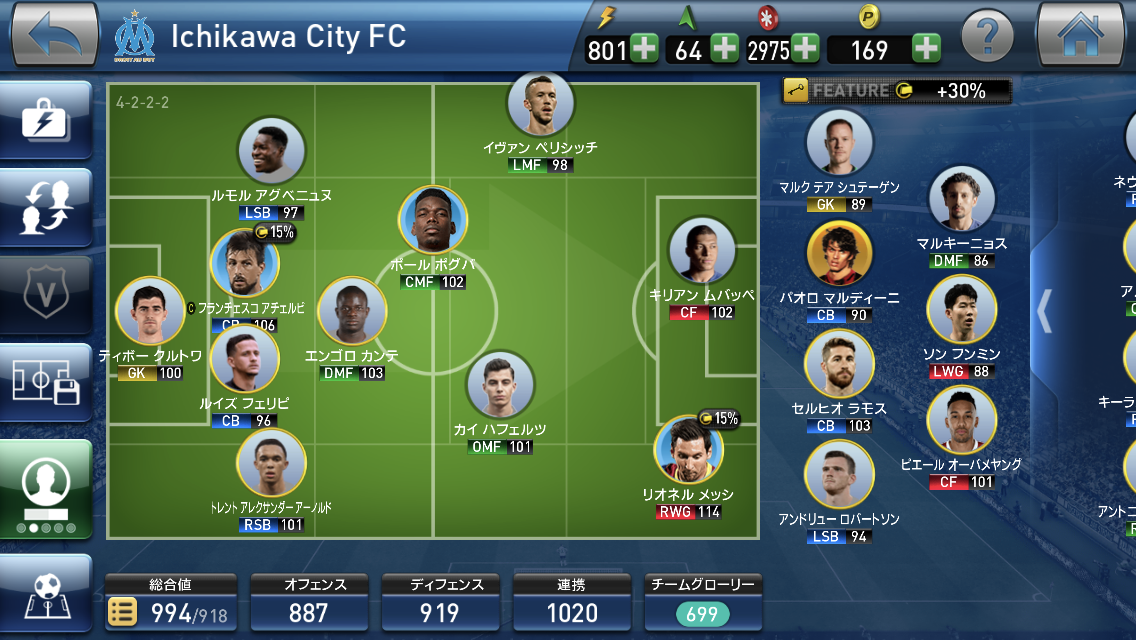Pick substitute Sergio Ramos CB
The image size is (1136, 640).
click(839, 364)
